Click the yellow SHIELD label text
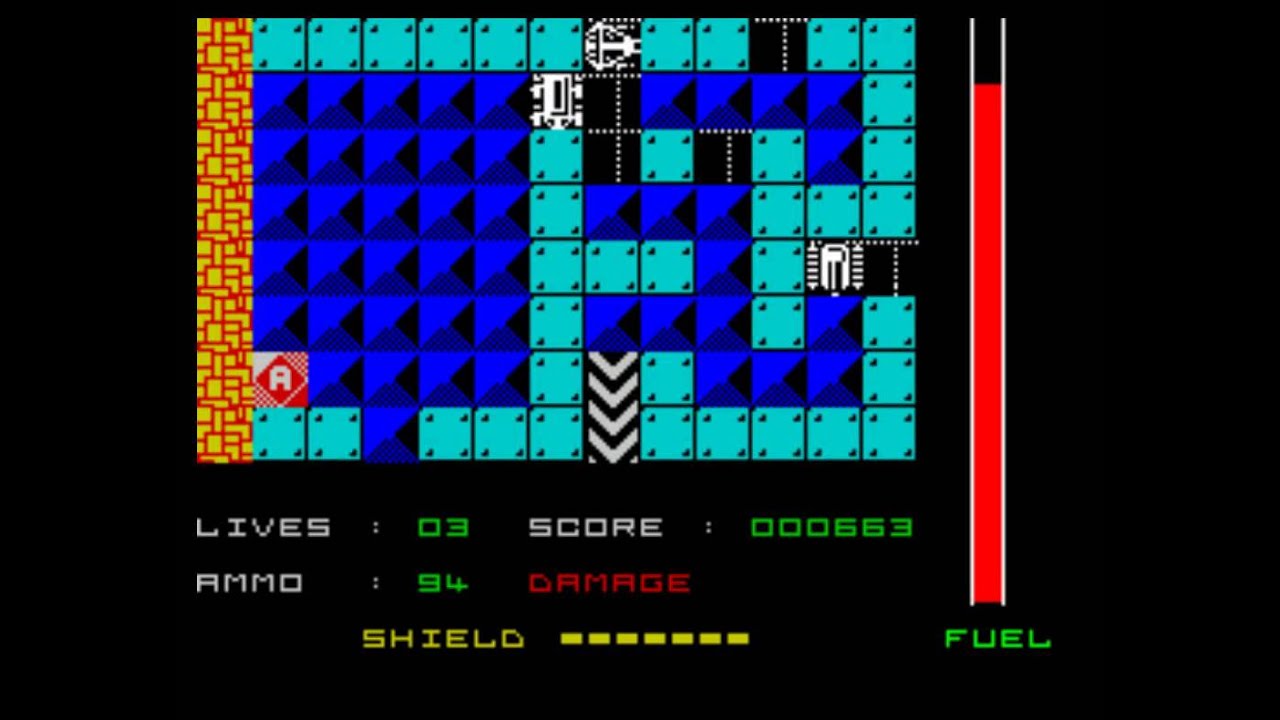 [443, 638]
